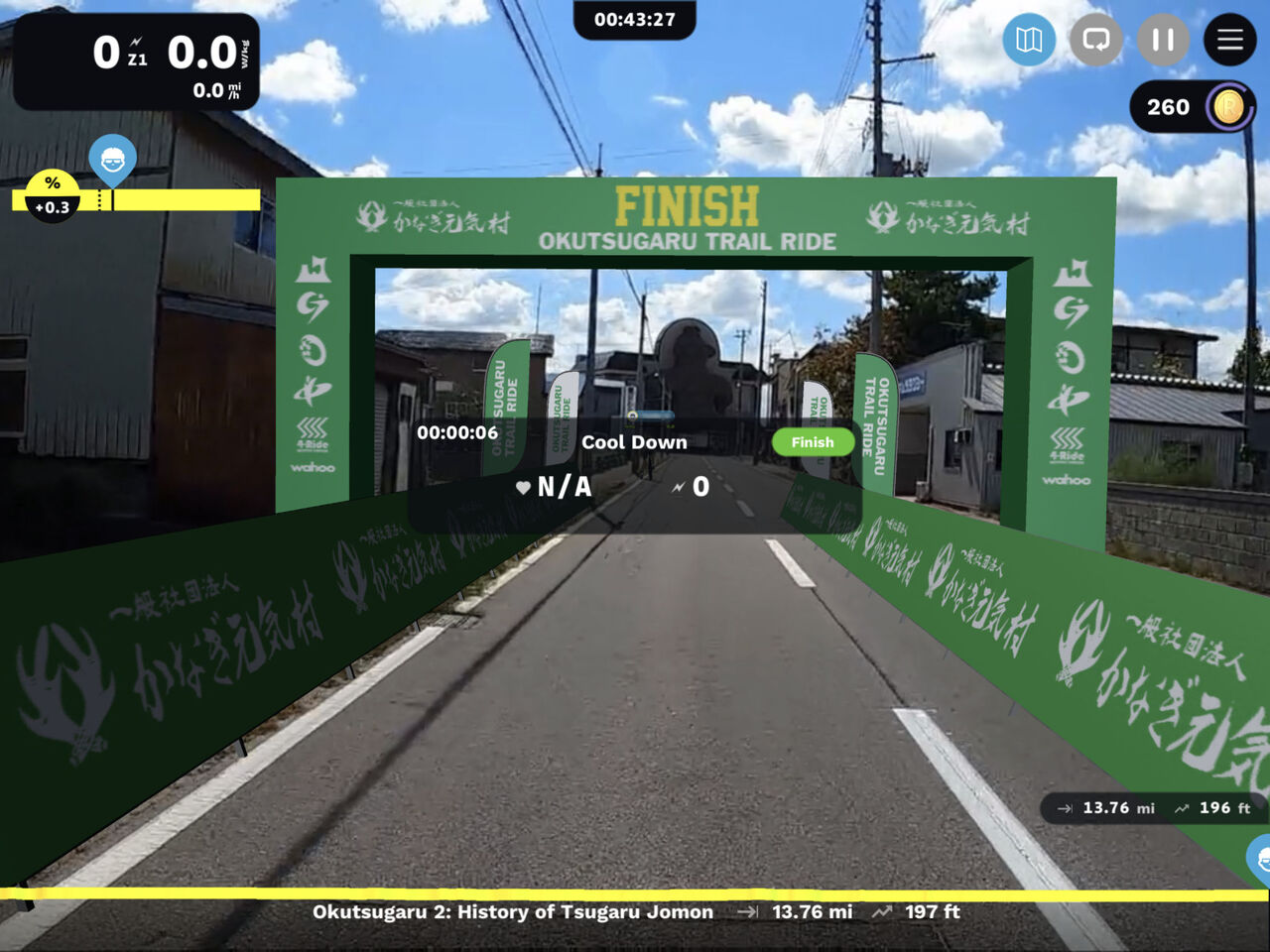Open the map view icon
1270x952 pixels.
(1029, 40)
